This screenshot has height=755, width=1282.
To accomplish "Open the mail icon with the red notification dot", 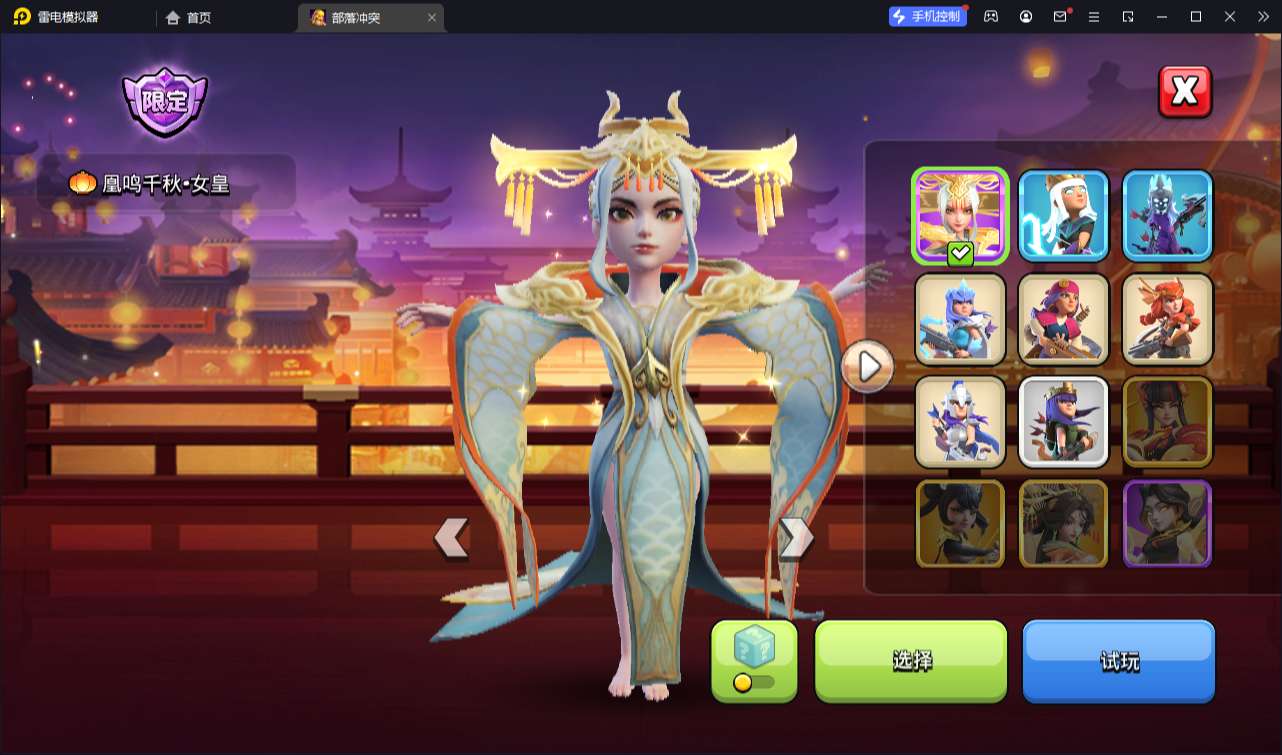I will 1060,16.
